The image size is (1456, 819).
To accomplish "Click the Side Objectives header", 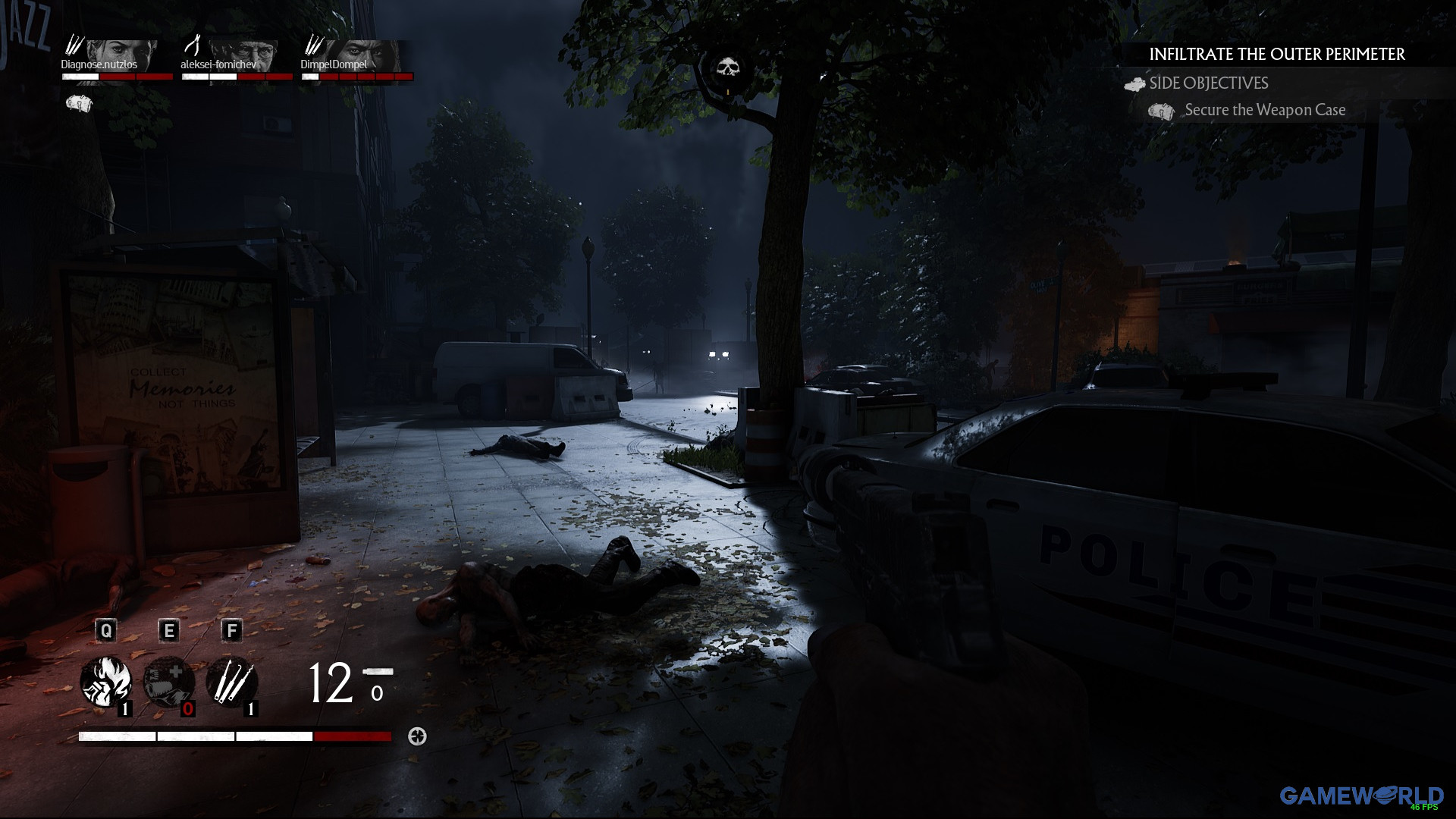I will point(1208,83).
